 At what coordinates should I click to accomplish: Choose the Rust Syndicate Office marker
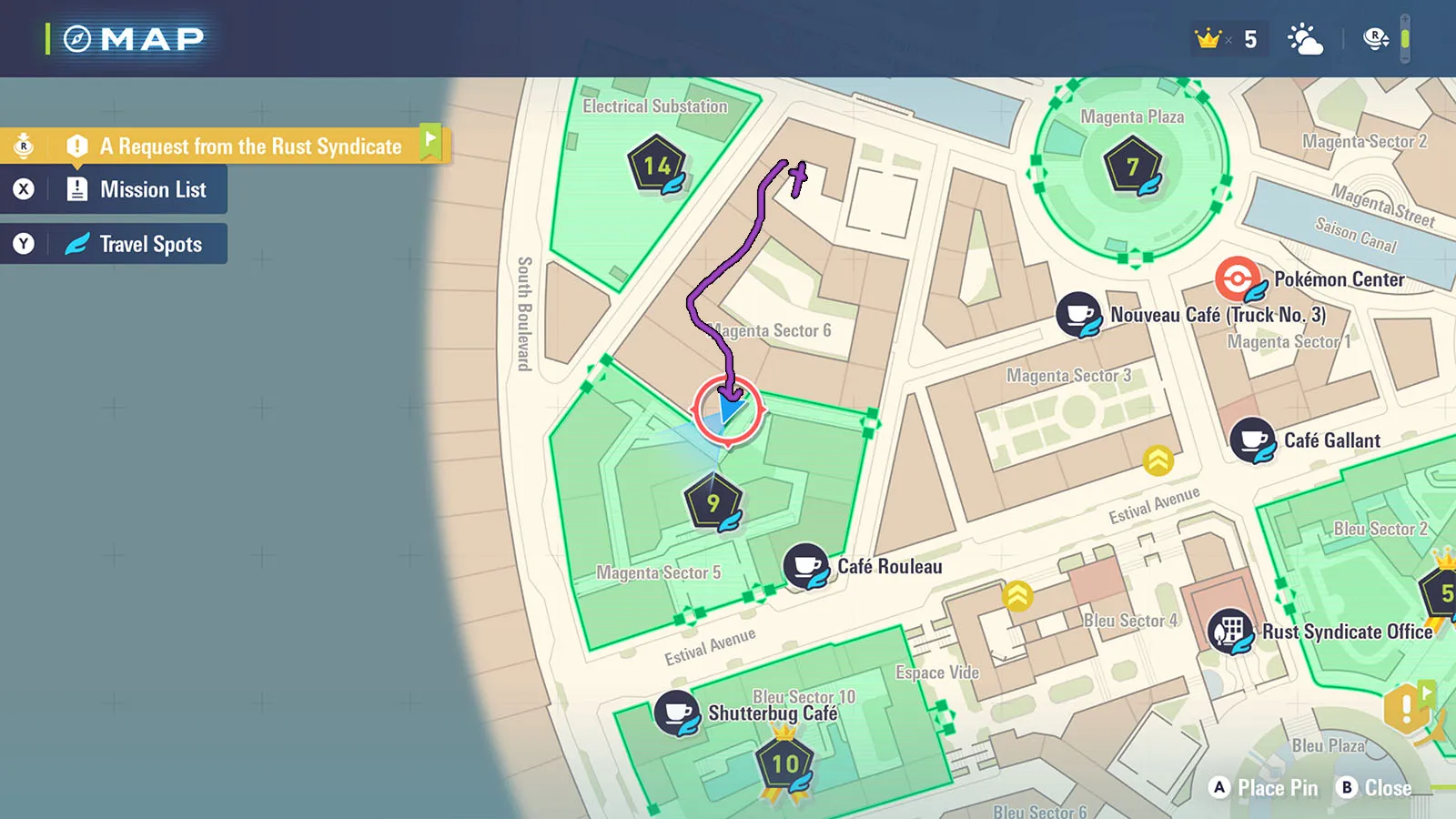(x=1230, y=632)
